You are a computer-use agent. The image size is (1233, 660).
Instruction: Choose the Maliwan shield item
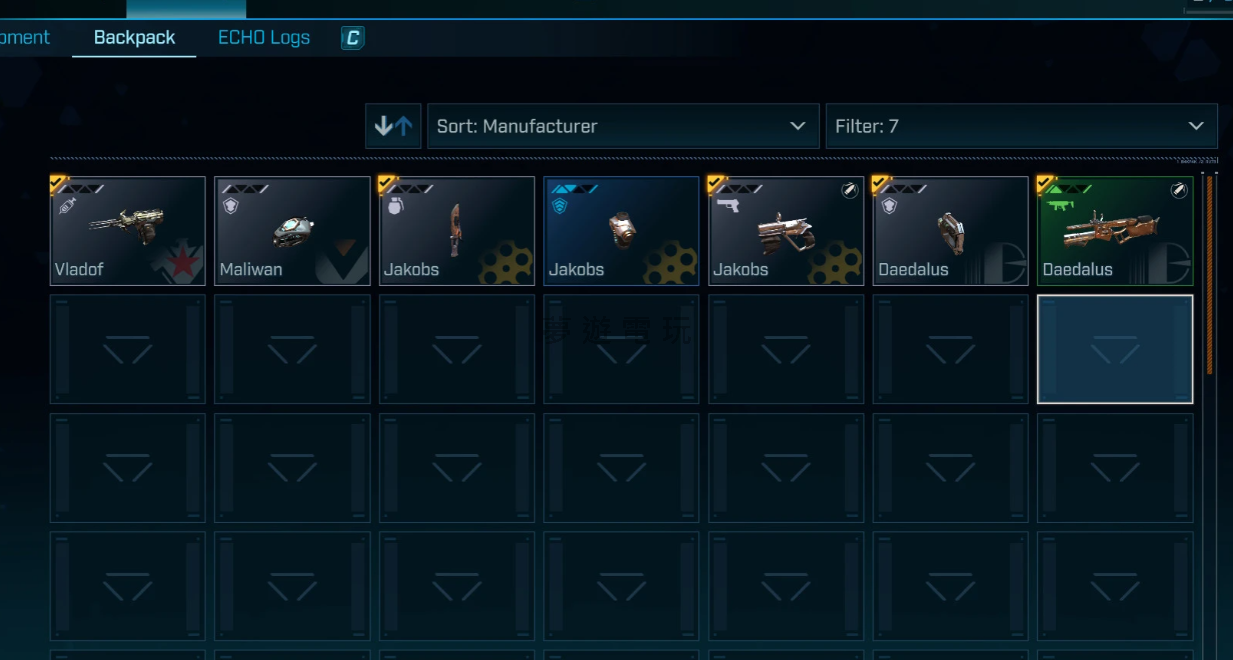292,231
